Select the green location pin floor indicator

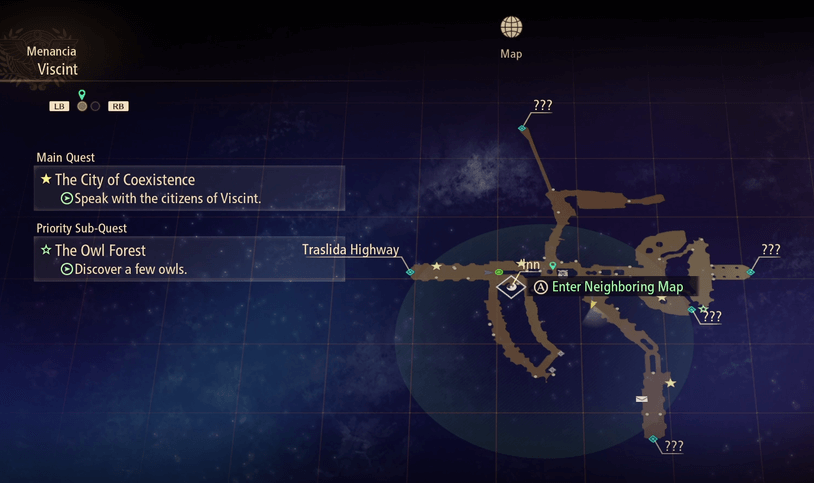[82, 96]
